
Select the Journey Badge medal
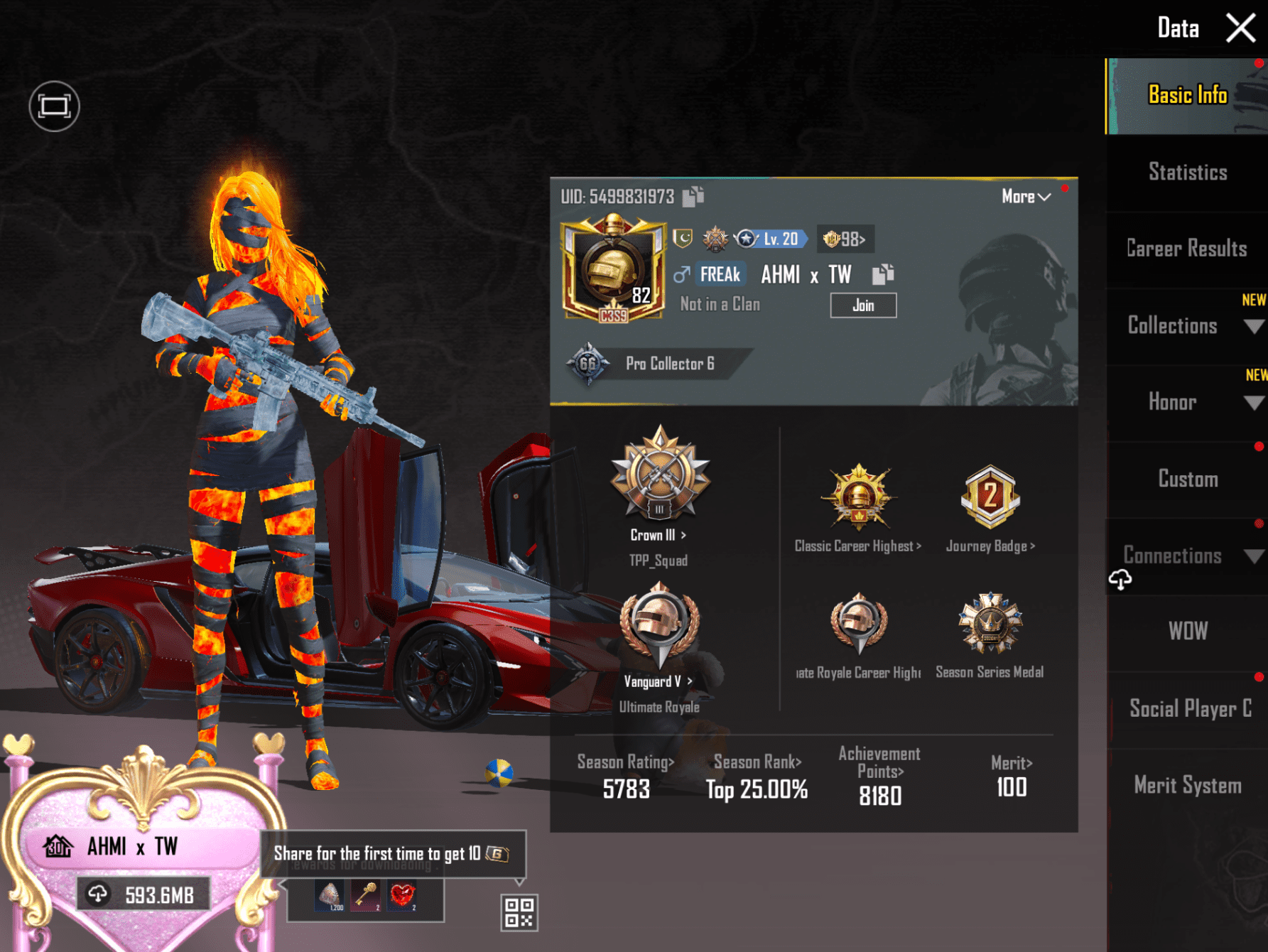[x=990, y=499]
